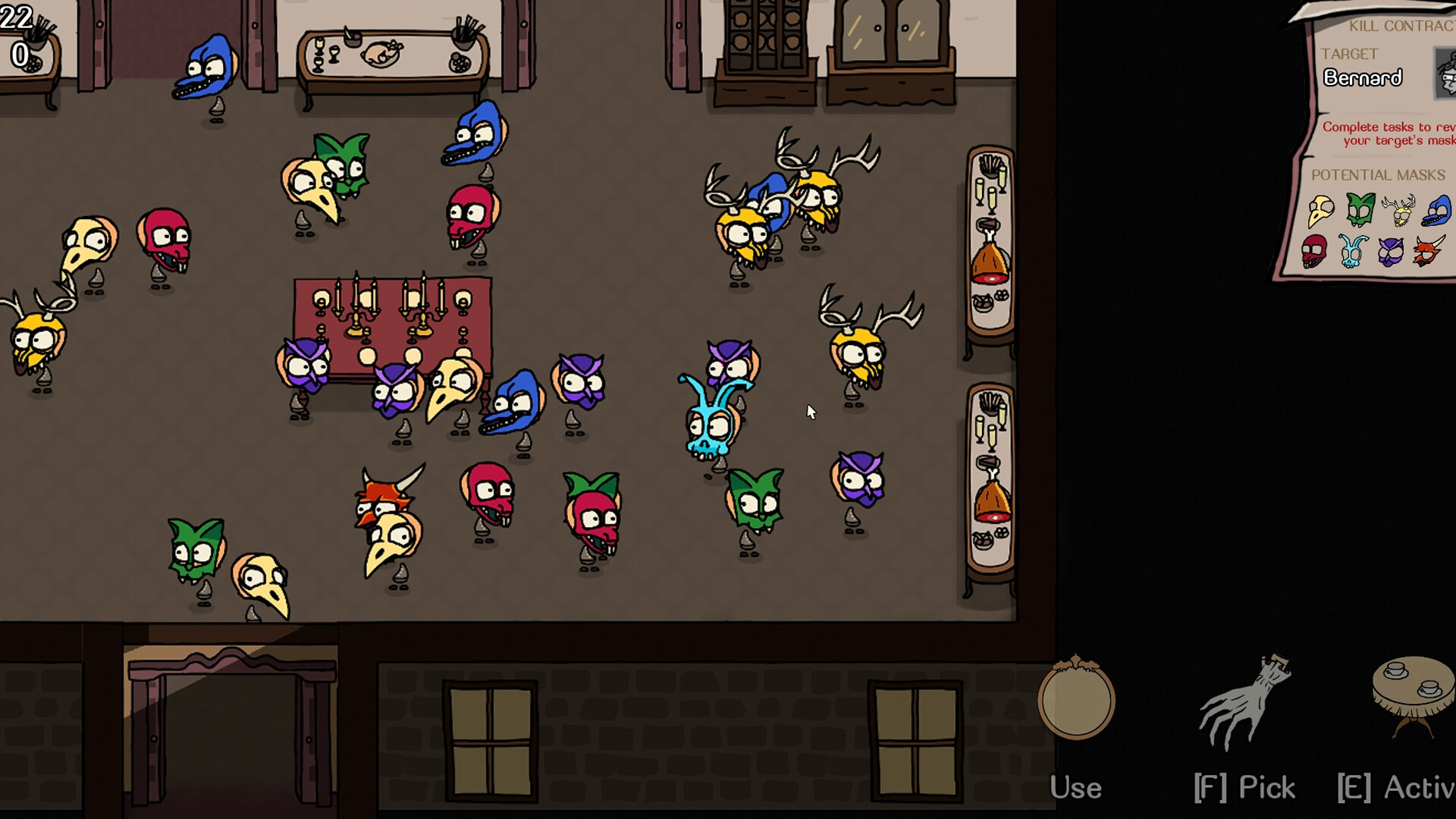The height and width of the screenshot is (819, 1456).
Task: Select the yellow plague doctor mask icon
Action: (1319, 212)
